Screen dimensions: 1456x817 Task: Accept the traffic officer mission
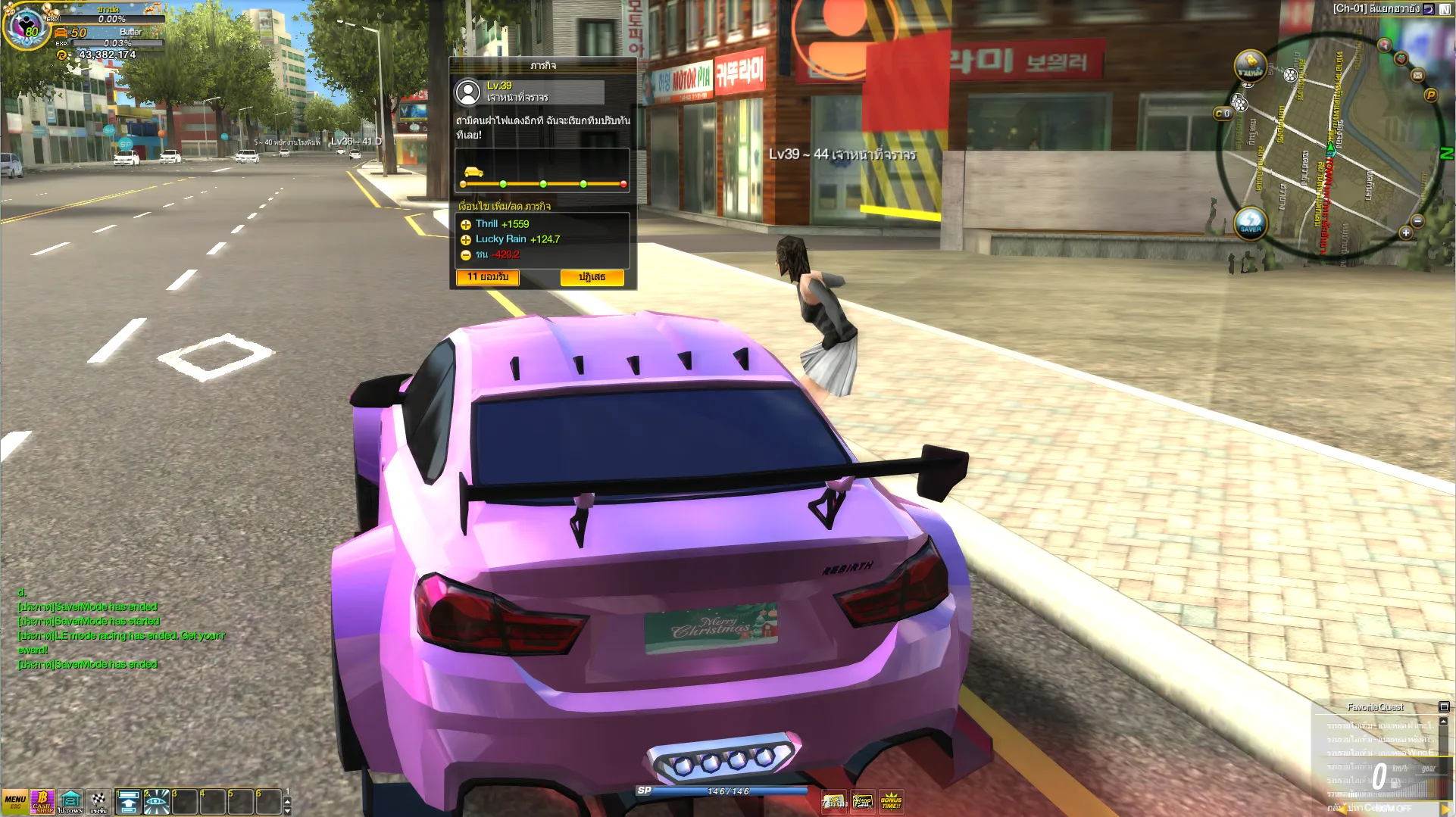click(488, 278)
